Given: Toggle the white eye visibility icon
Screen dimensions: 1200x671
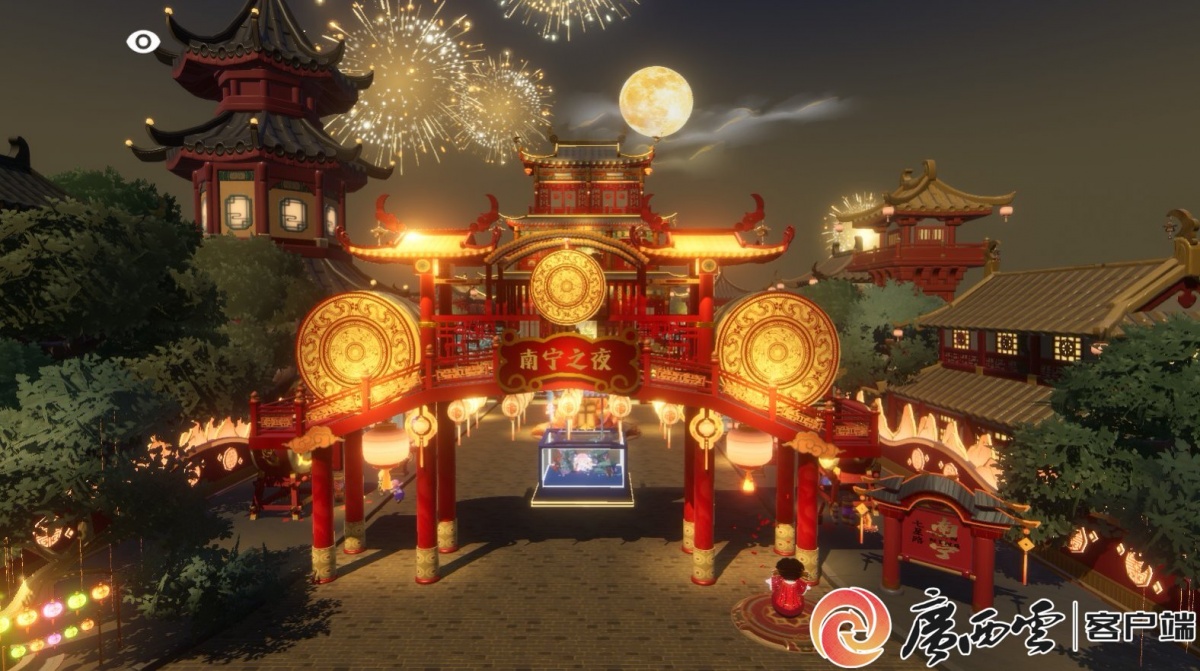Looking at the screenshot, I should 143,41.
